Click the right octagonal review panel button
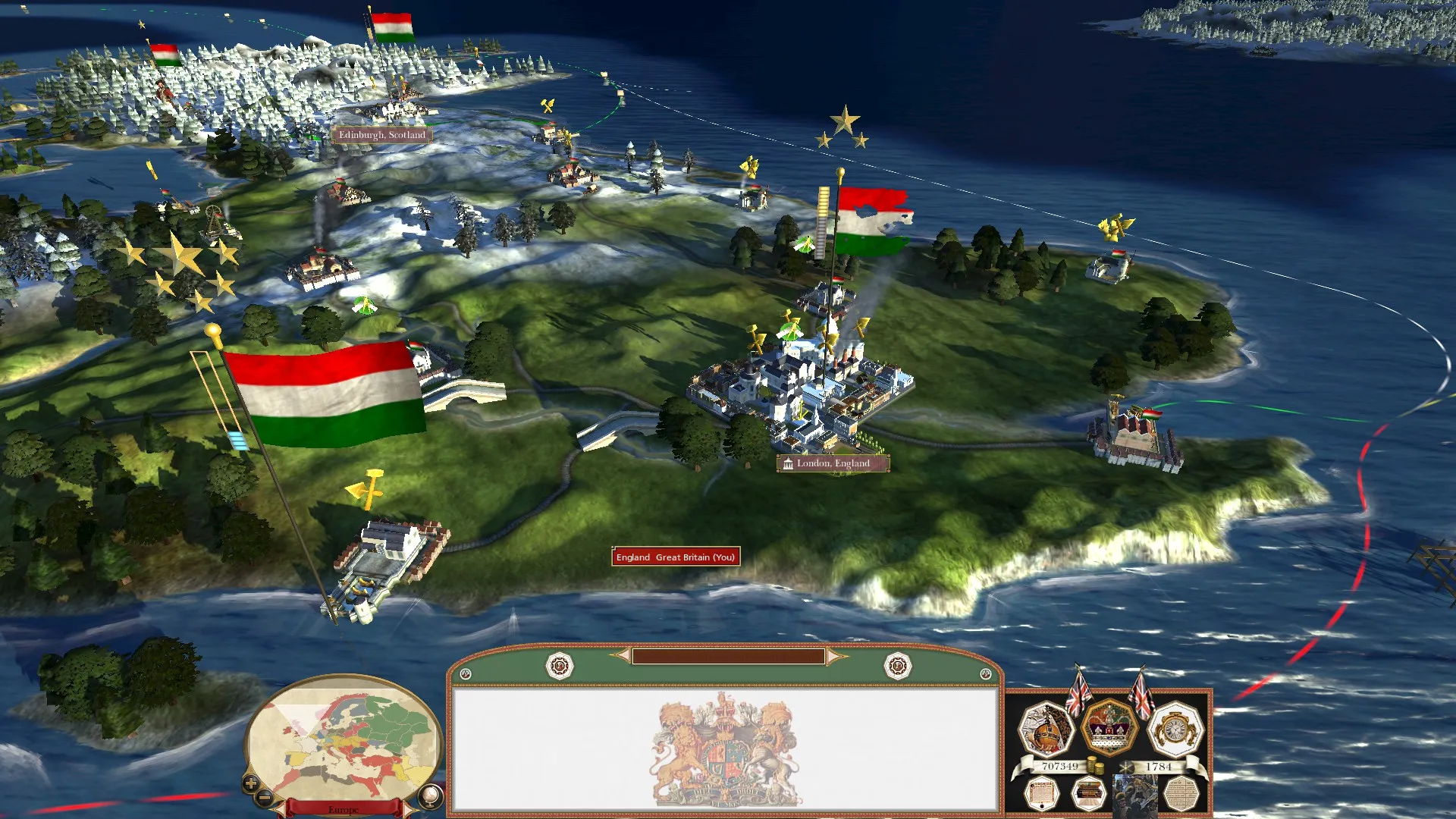Viewport: 1456px width, 819px height. (898, 667)
